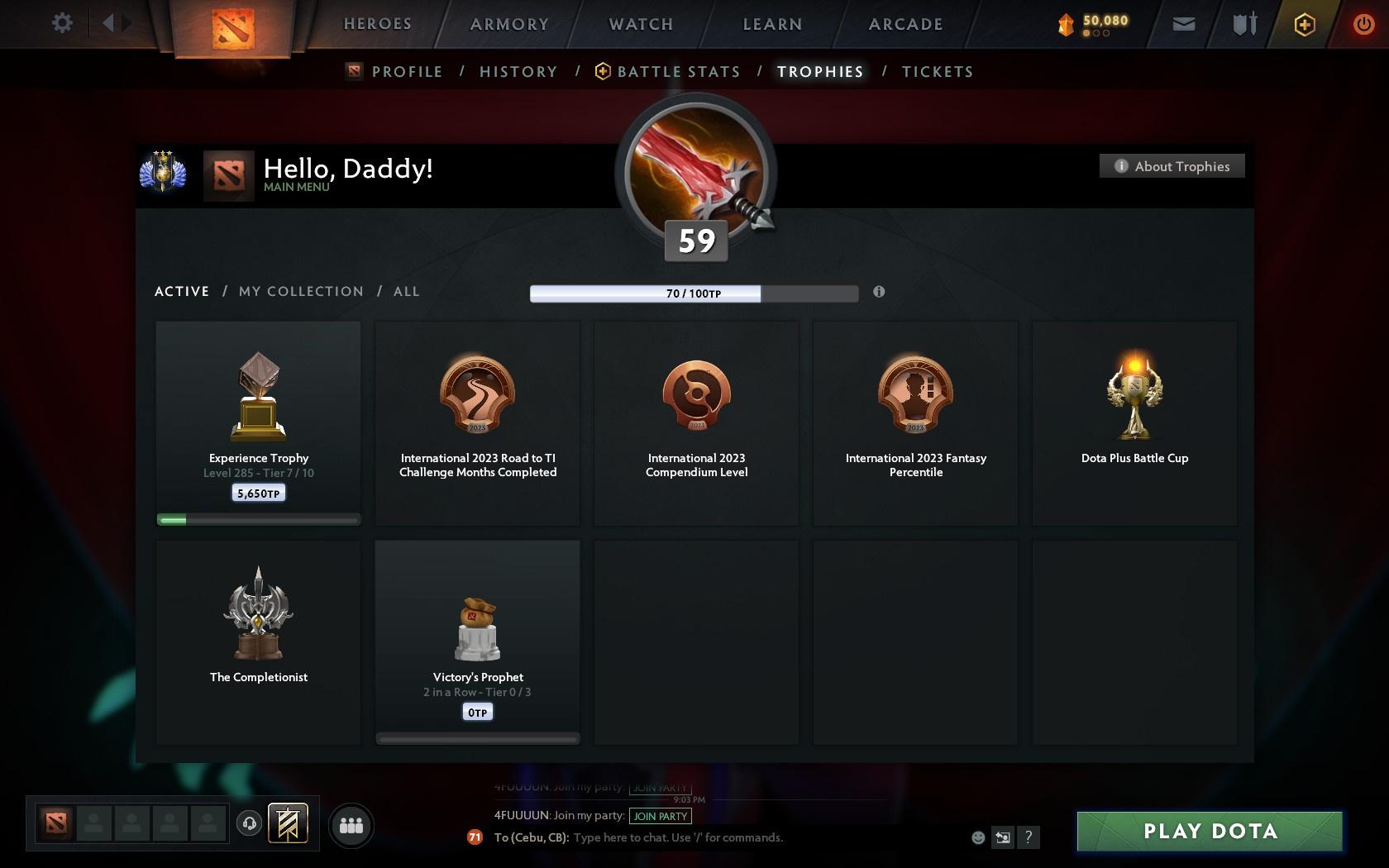Screen dimensions: 1389x868
Task: Click the 70/100TP progress bar
Action: pos(694,293)
